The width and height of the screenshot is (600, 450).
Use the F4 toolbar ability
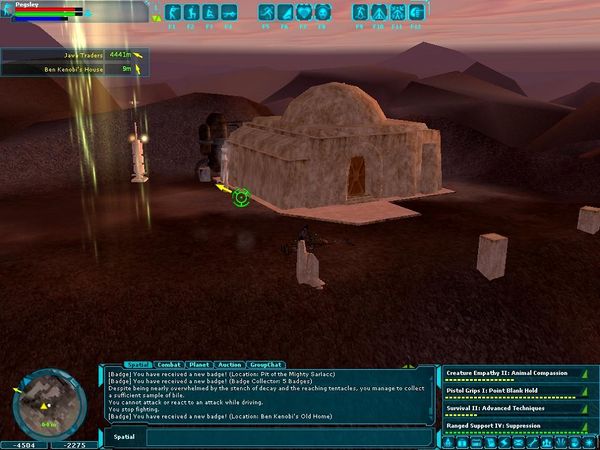click(x=229, y=13)
